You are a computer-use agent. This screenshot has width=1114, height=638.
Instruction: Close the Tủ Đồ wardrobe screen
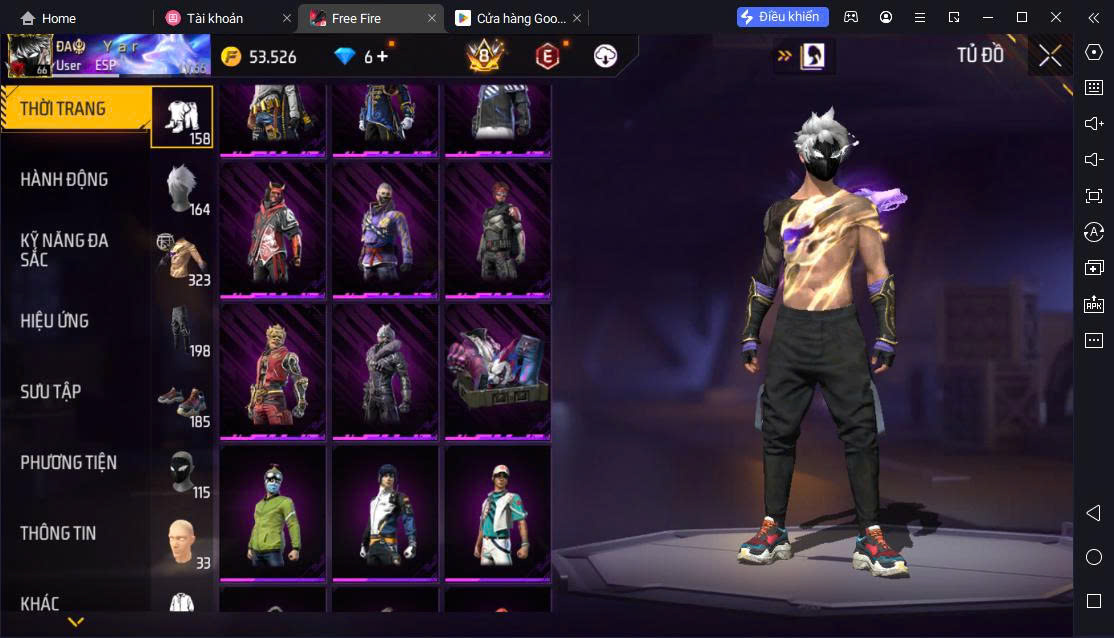click(1050, 56)
